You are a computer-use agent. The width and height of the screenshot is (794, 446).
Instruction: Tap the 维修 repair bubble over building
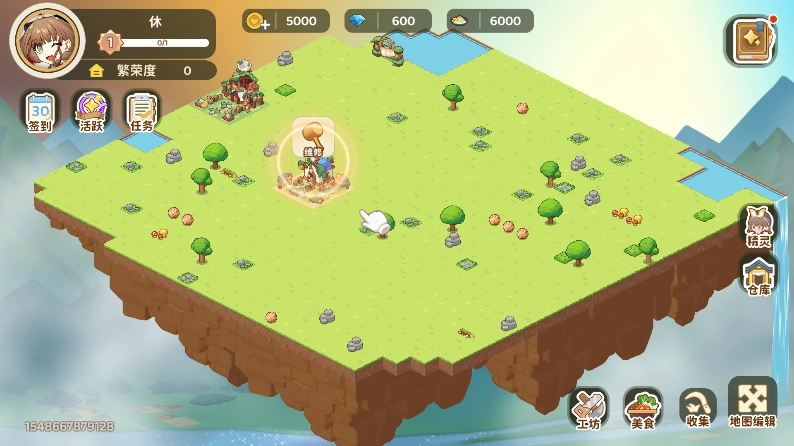(x=313, y=139)
